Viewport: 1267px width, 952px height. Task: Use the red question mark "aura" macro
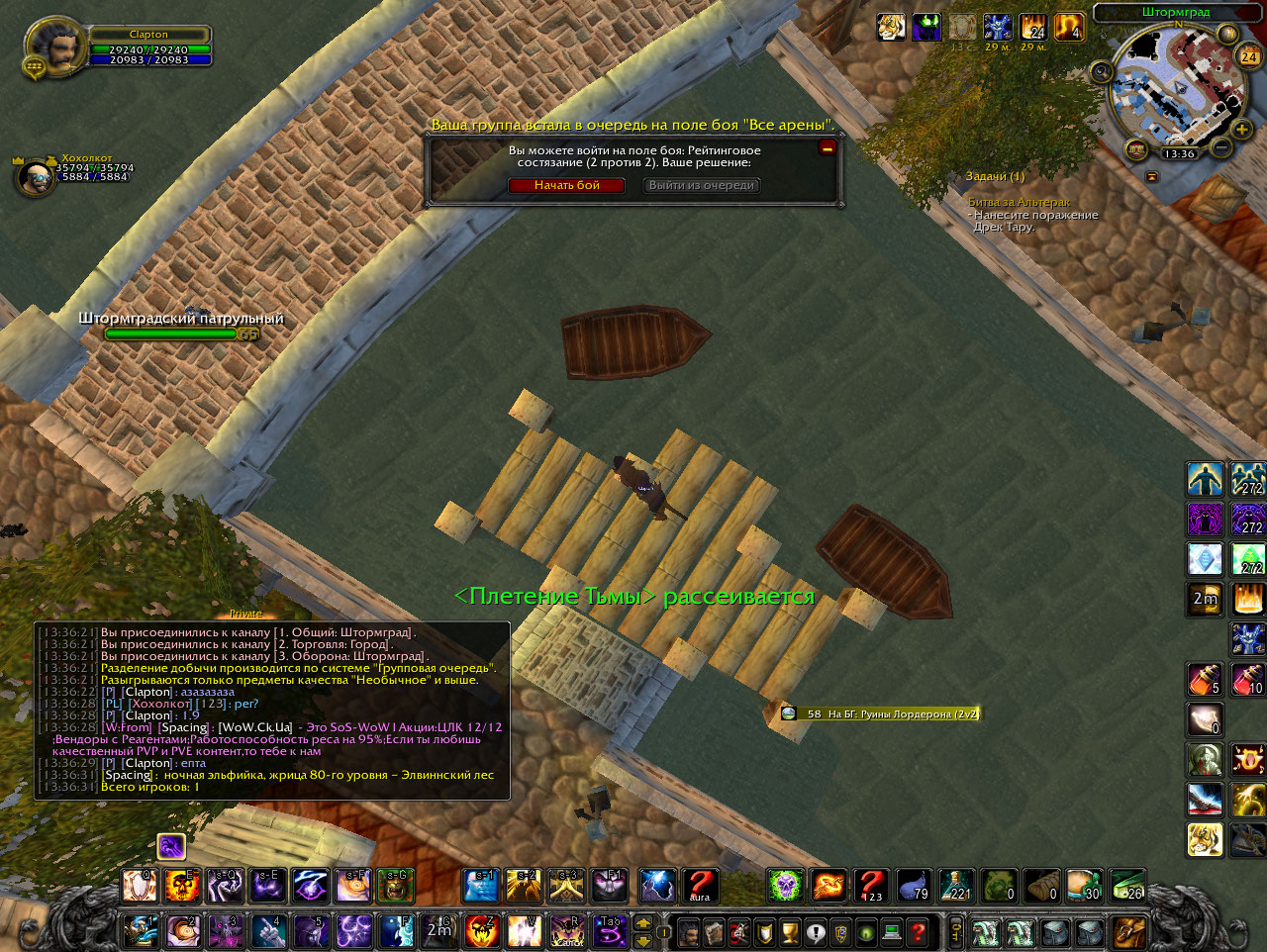point(700,886)
